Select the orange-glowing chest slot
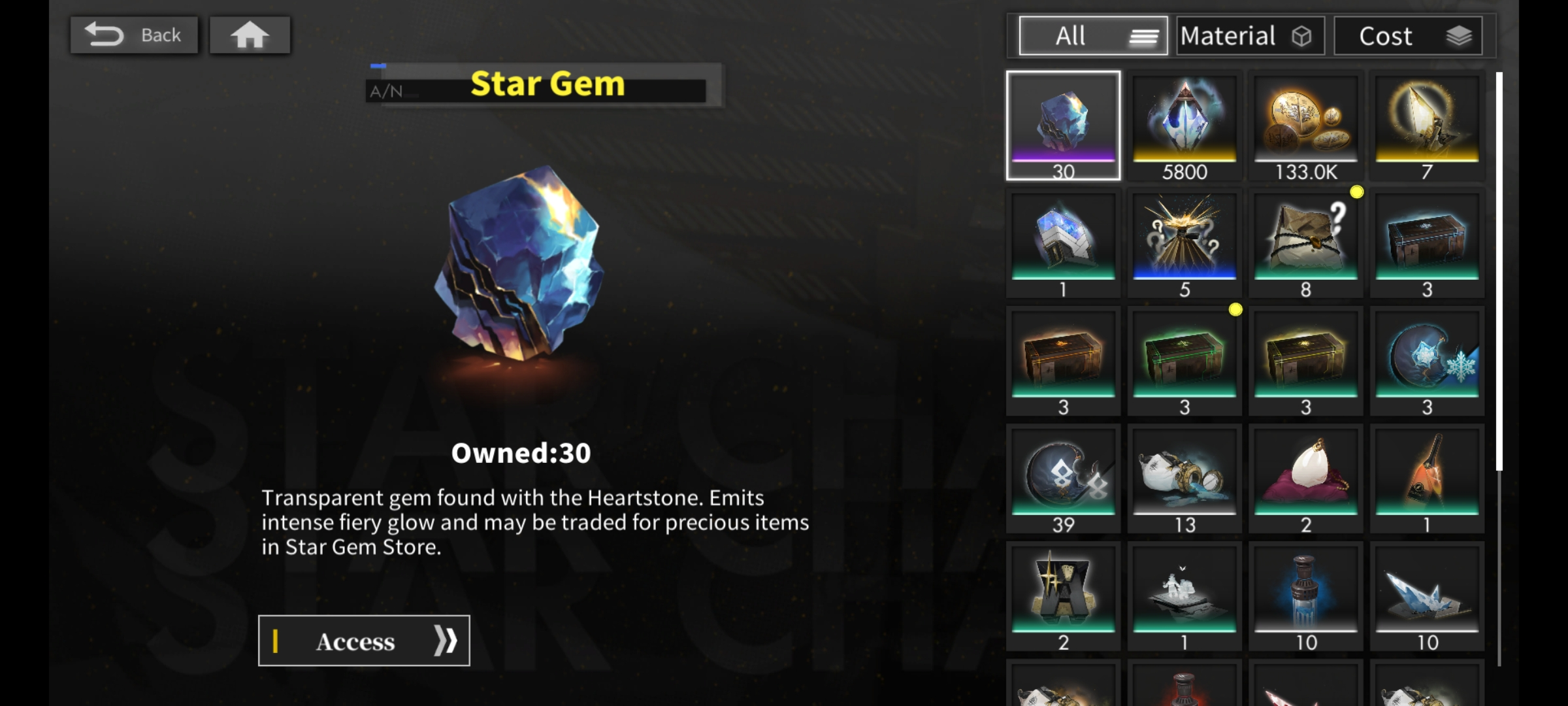This screenshot has width=1568, height=706. (x=1063, y=361)
